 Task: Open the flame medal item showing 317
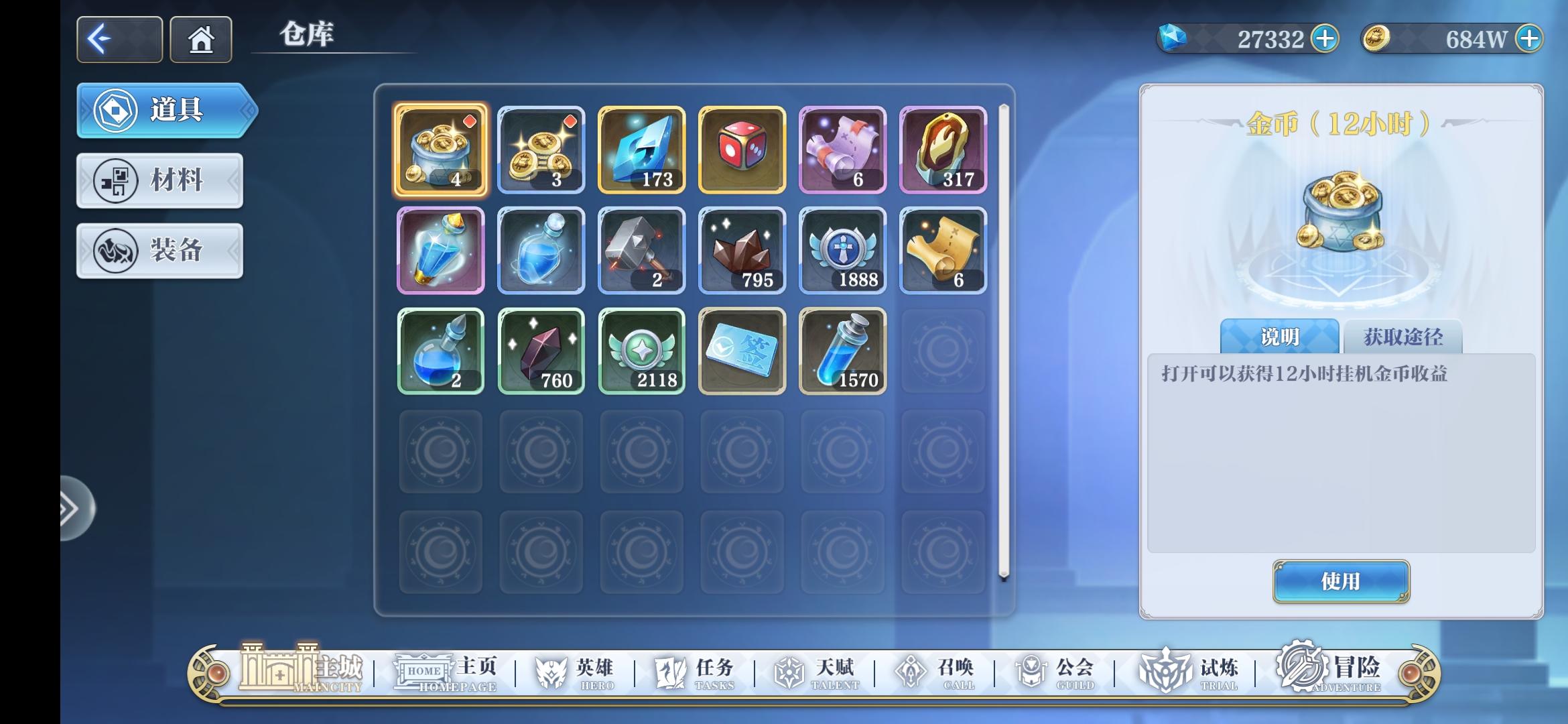point(943,149)
